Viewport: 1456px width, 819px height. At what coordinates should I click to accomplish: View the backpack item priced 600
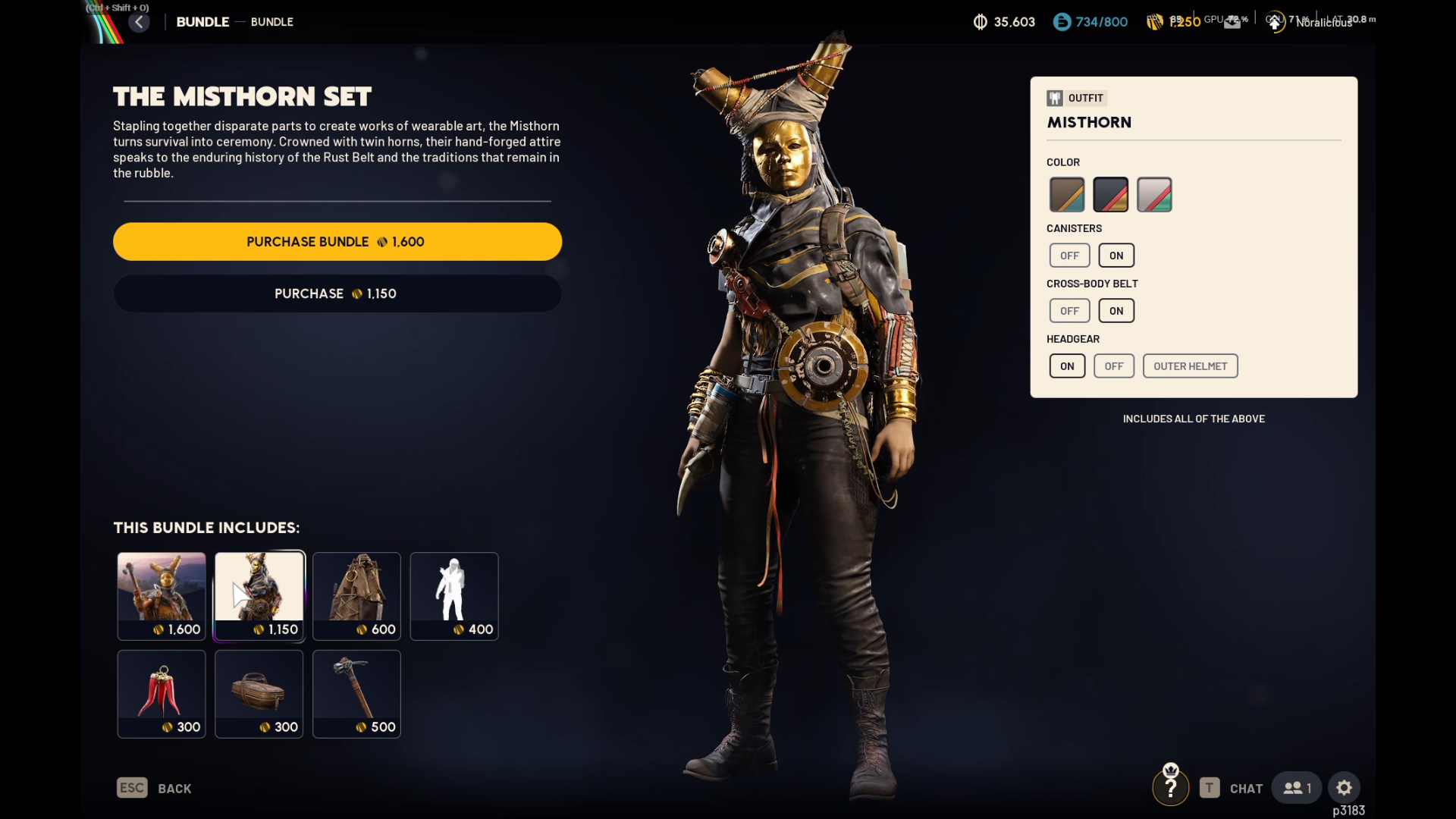pos(356,596)
